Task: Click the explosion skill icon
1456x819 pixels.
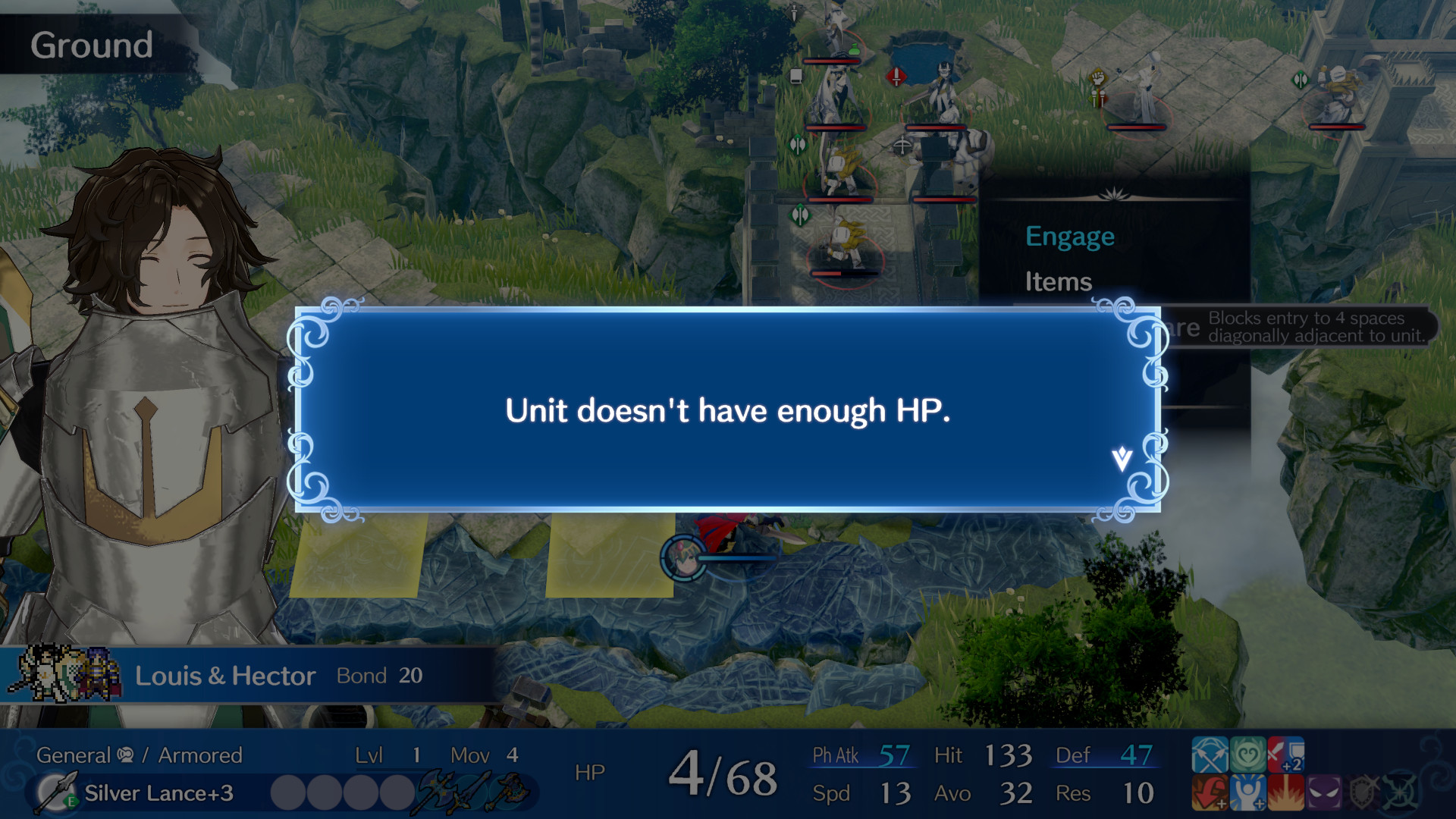Action: click(1285, 793)
